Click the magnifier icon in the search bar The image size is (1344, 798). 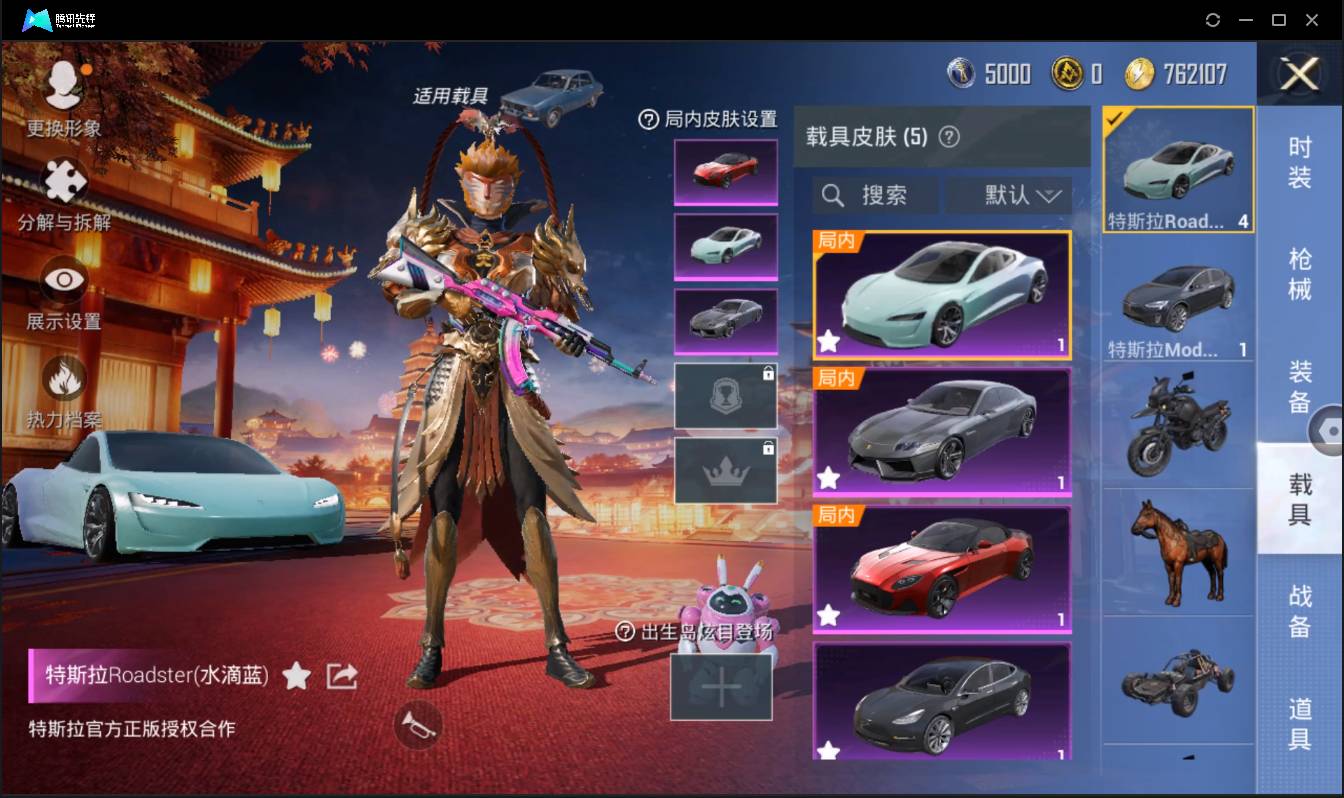click(x=833, y=195)
